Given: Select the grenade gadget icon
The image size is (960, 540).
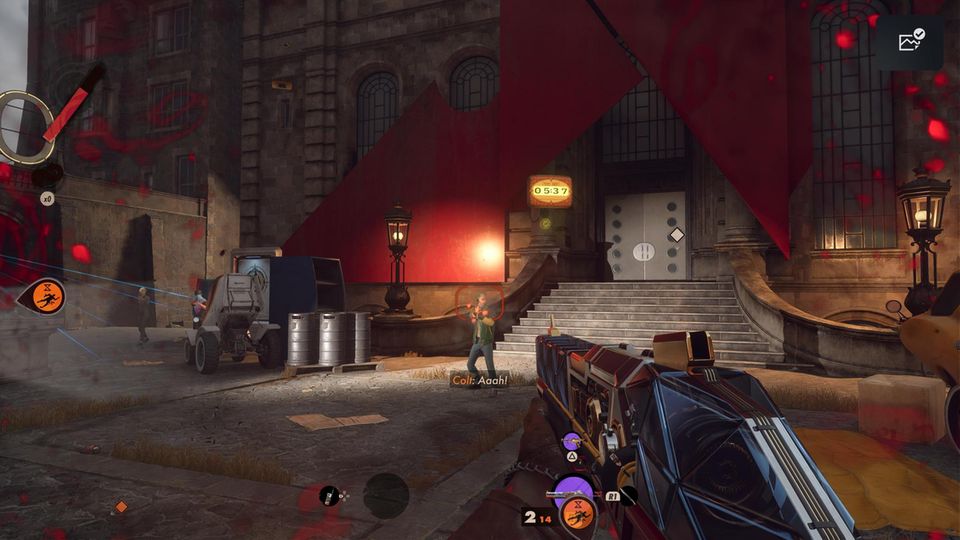Looking at the screenshot, I should click(x=329, y=495).
